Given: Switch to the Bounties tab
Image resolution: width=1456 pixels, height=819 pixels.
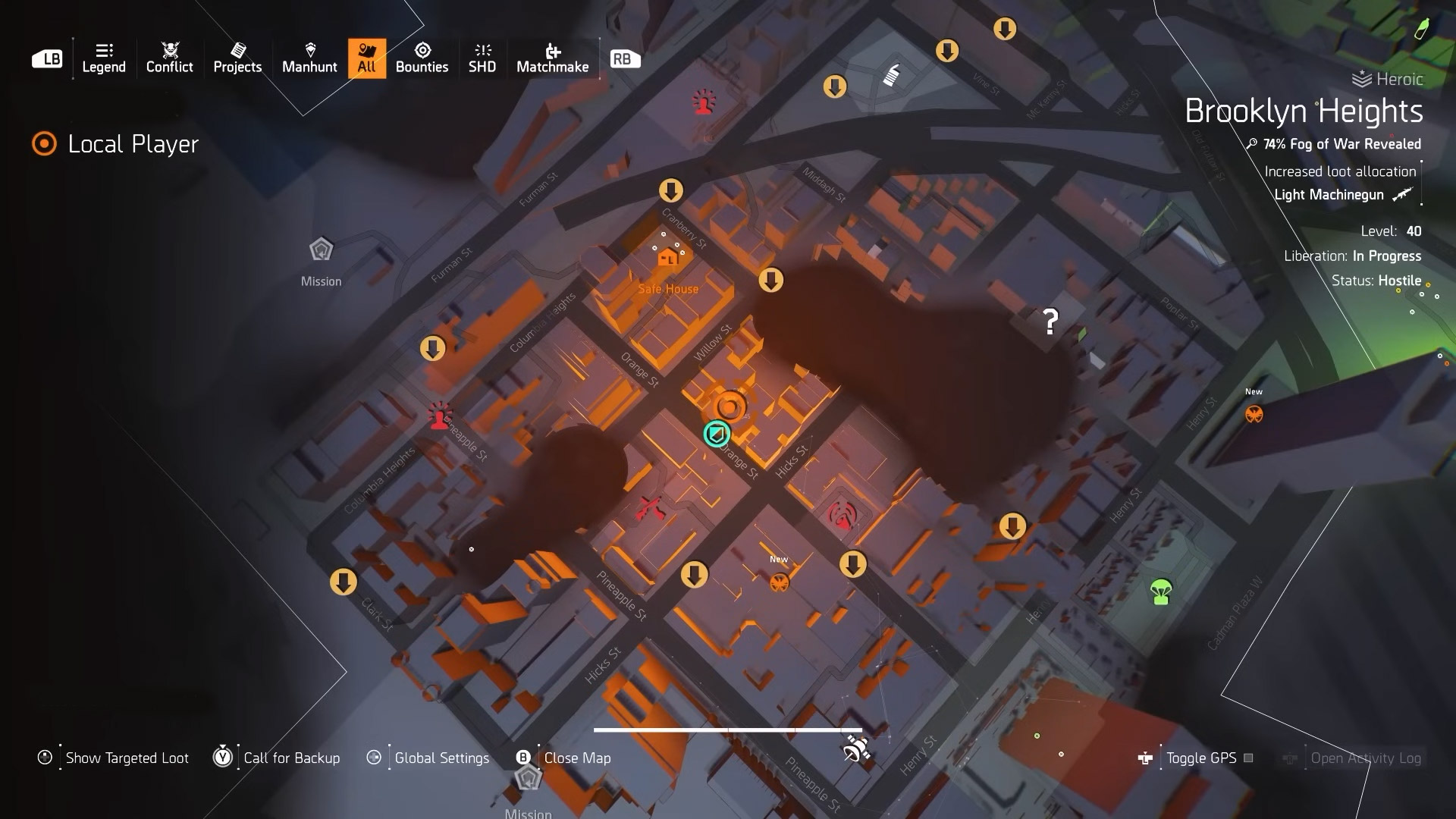Looking at the screenshot, I should pyautogui.click(x=422, y=58).
